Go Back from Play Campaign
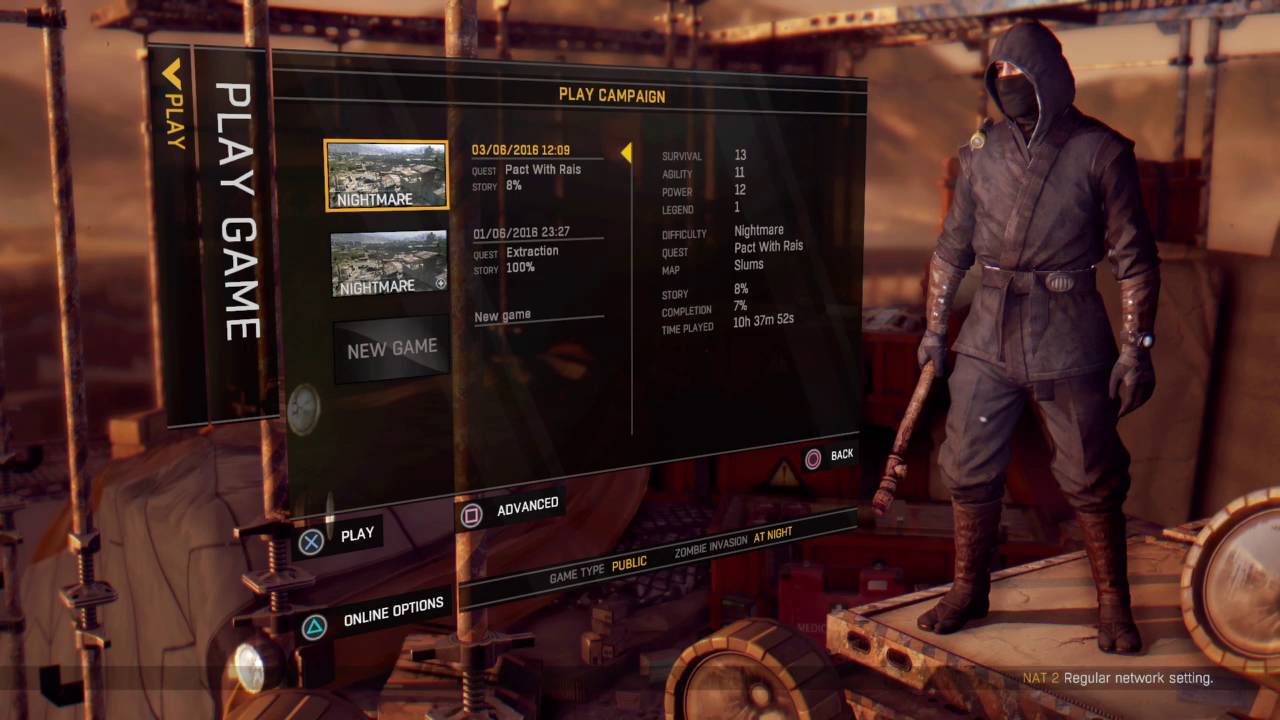Viewport: 1280px width, 720px height. click(x=841, y=455)
